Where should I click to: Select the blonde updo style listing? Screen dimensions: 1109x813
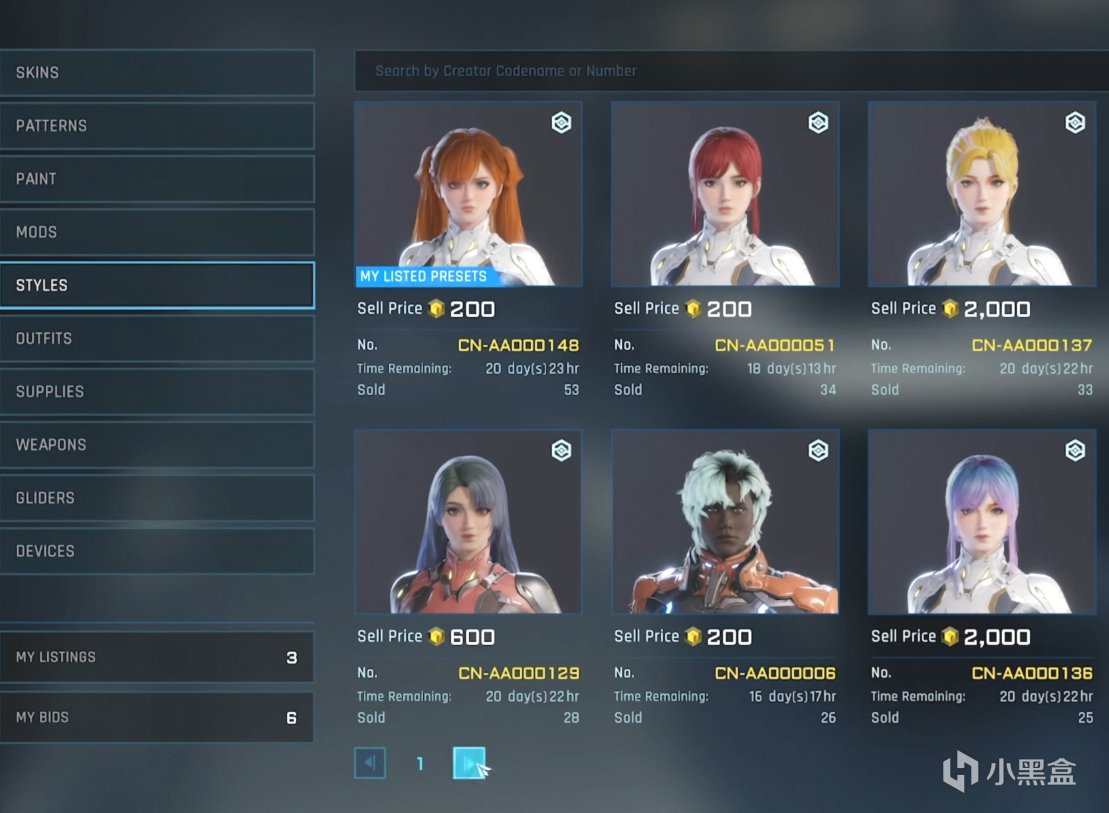click(982, 194)
